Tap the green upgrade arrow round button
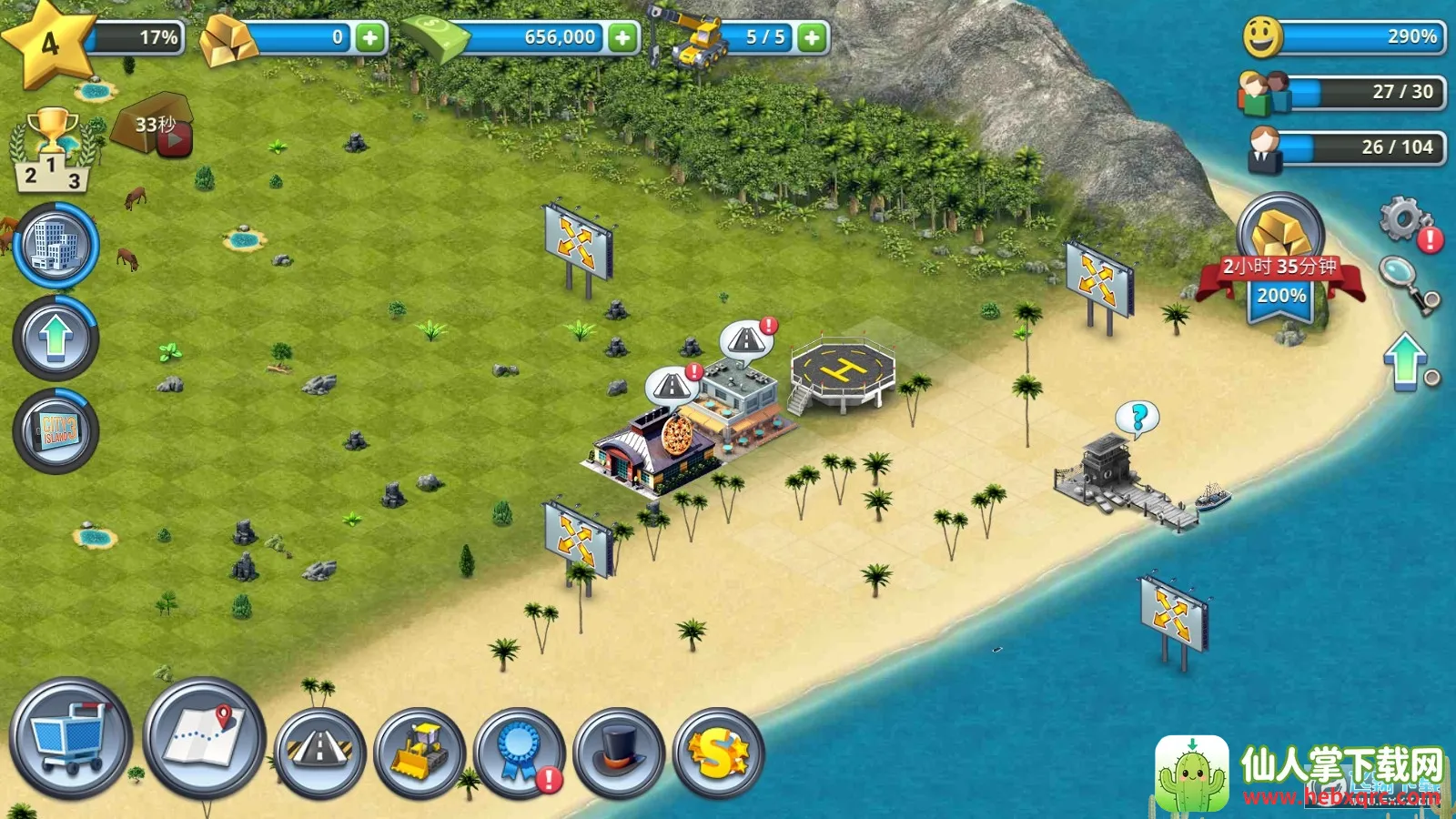This screenshot has width=1456, height=819. [x=56, y=338]
